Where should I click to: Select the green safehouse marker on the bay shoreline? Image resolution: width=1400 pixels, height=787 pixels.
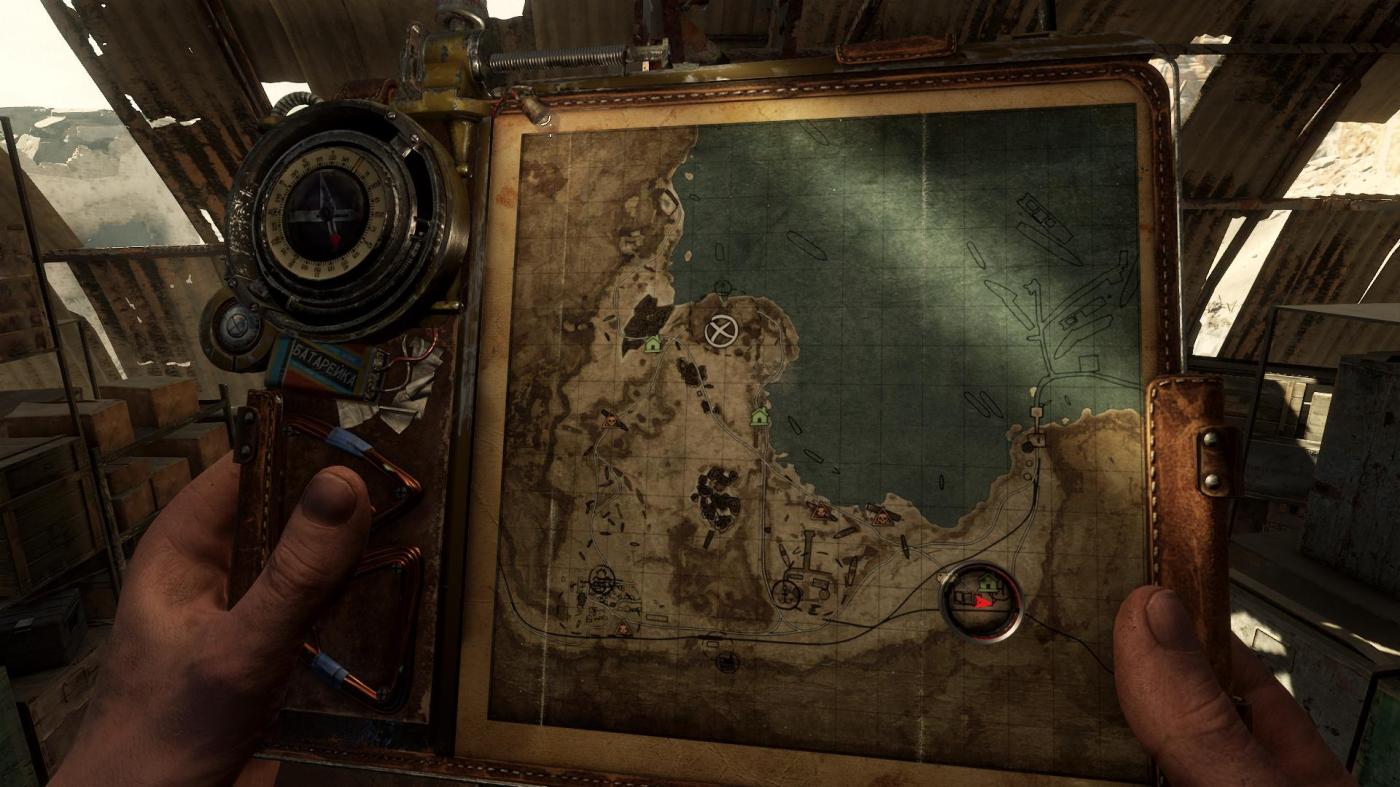pyautogui.click(x=759, y=415)
